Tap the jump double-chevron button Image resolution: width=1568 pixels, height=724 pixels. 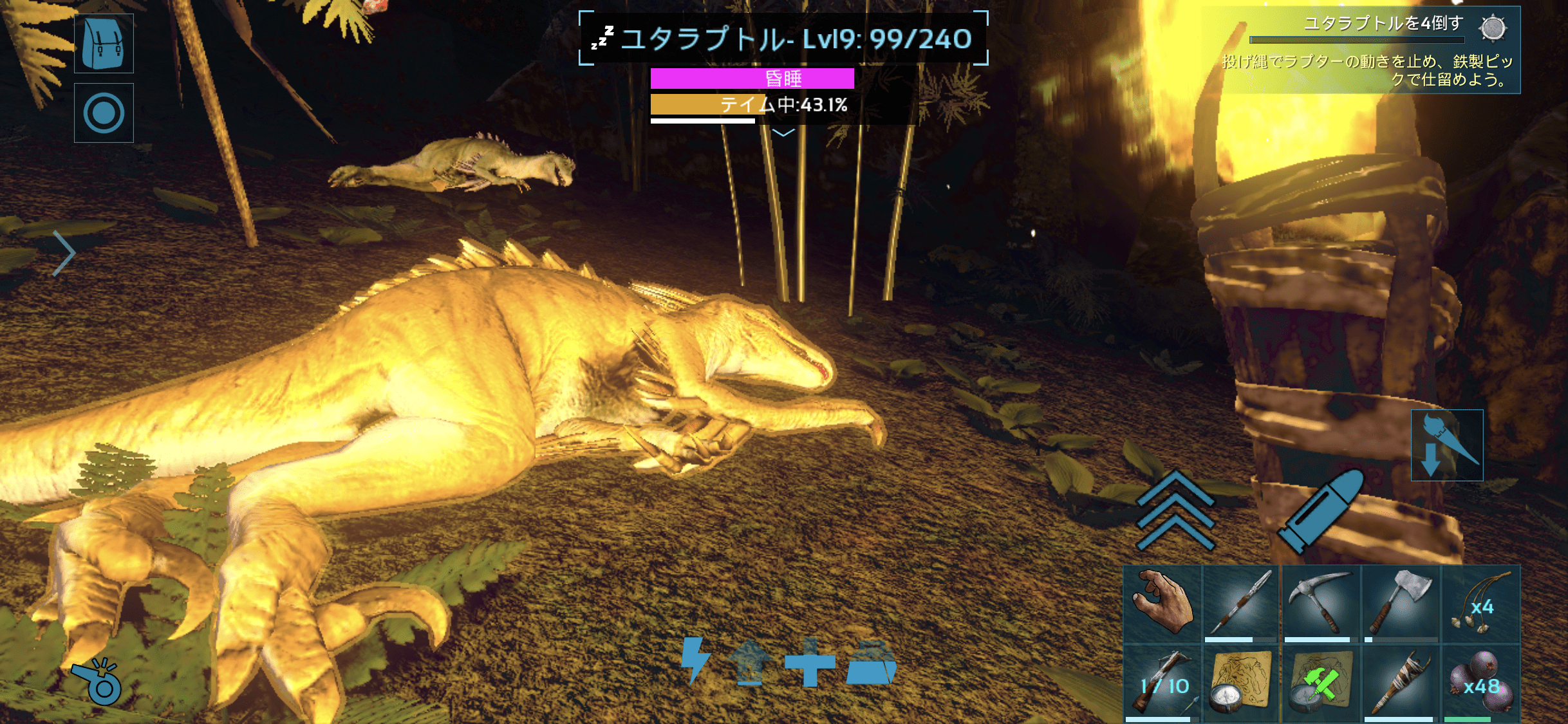[x=1175, y=510]
